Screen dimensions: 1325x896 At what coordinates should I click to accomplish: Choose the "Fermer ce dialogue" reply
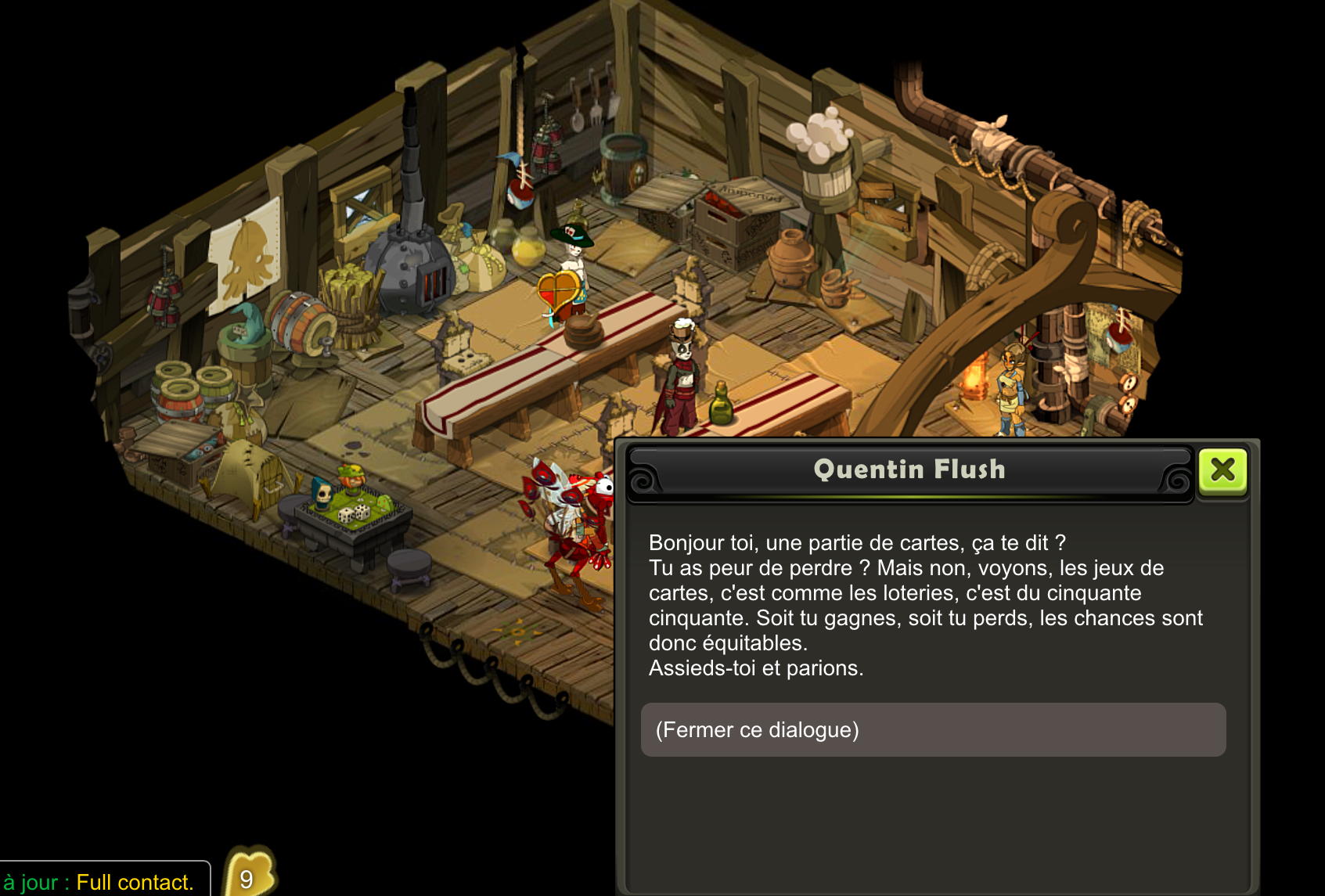tap(933, 729)
